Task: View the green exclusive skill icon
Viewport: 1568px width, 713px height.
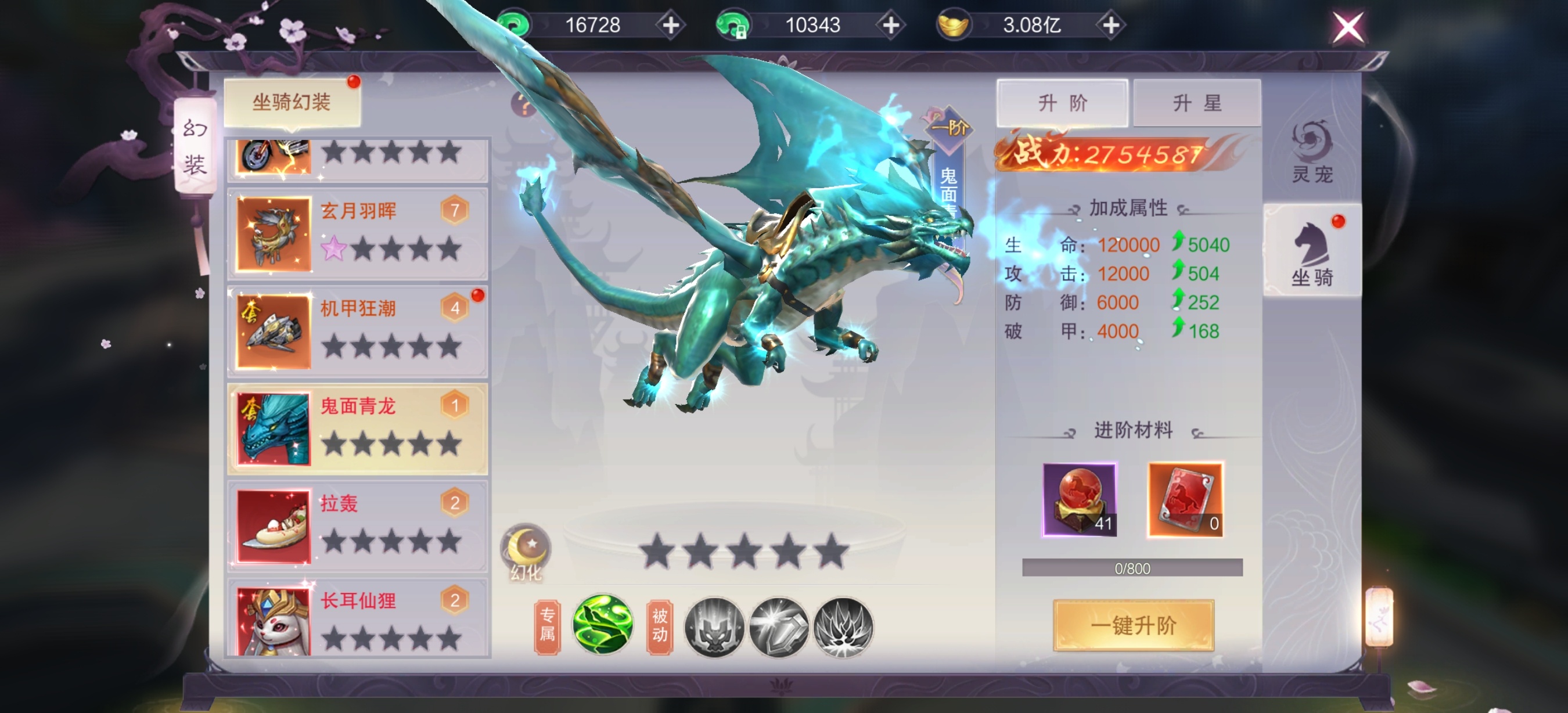Action: pos(603,625)
